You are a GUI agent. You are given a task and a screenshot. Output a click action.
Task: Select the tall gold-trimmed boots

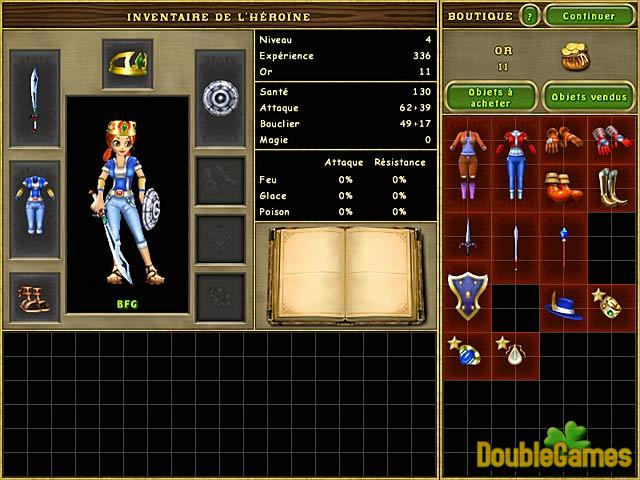611,187
